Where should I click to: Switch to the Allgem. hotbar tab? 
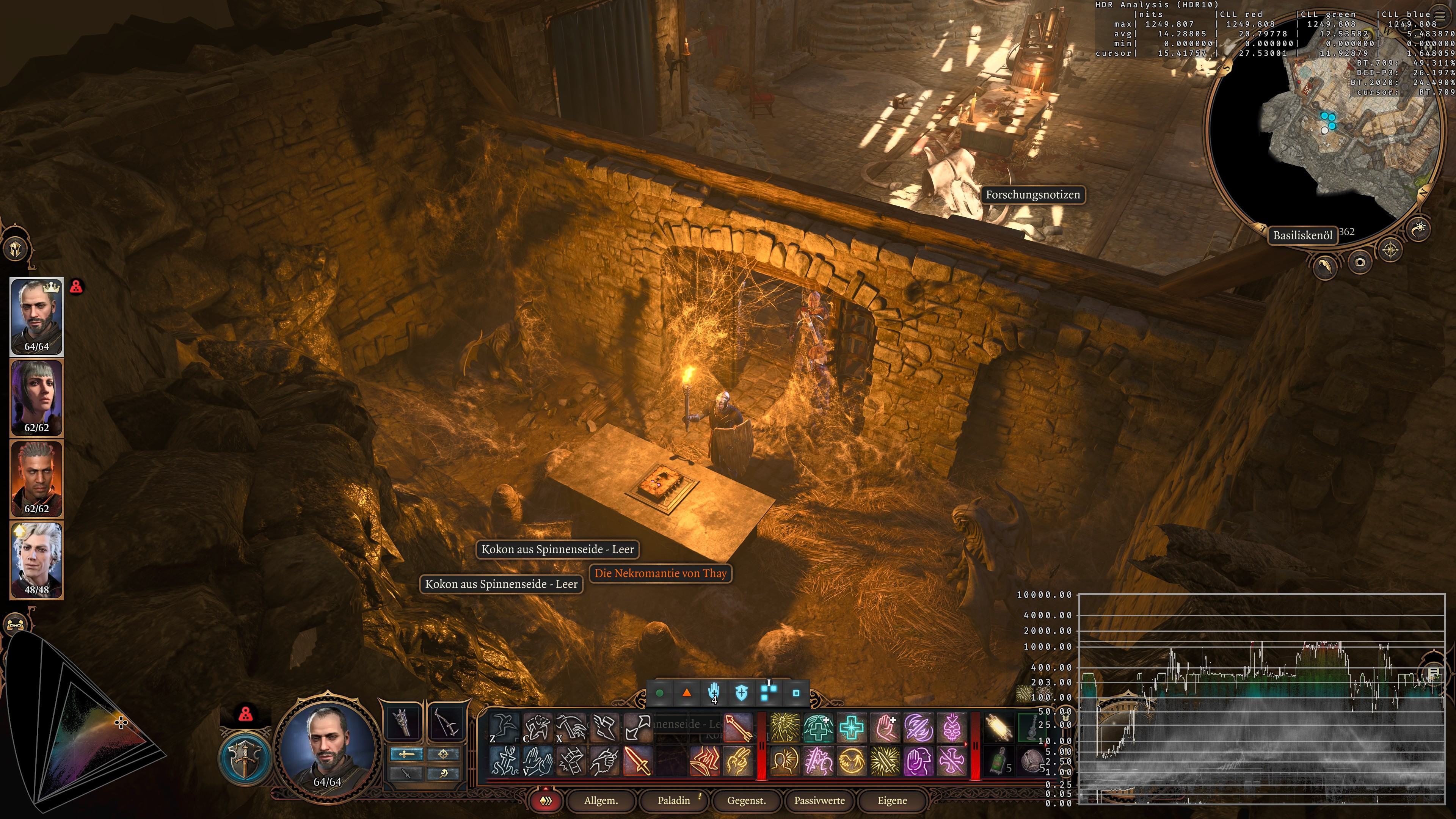pyautogui.click(x=601, y=800)
